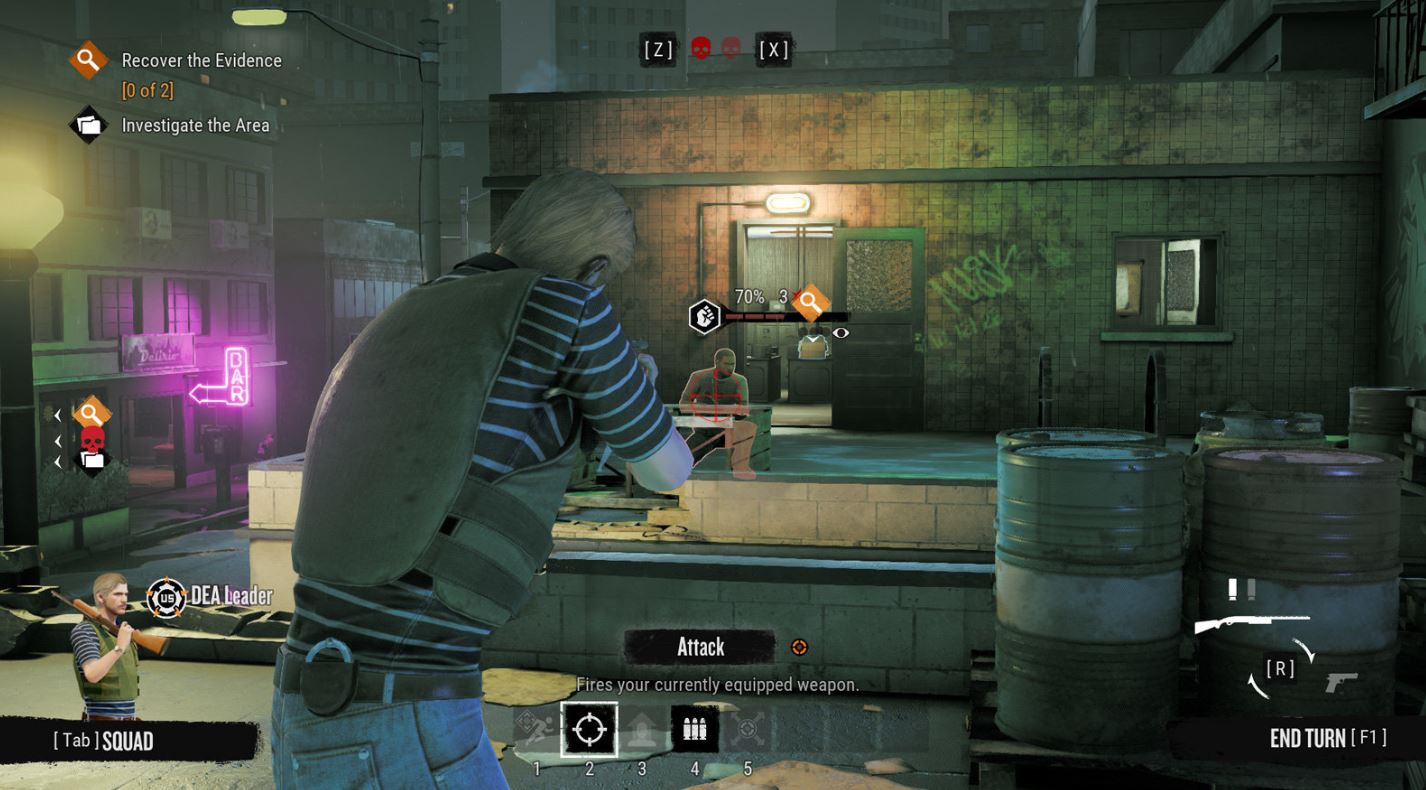Click the Recover the Evidence objective
This screenshot has height=790, width=1426.
[200, 60]
